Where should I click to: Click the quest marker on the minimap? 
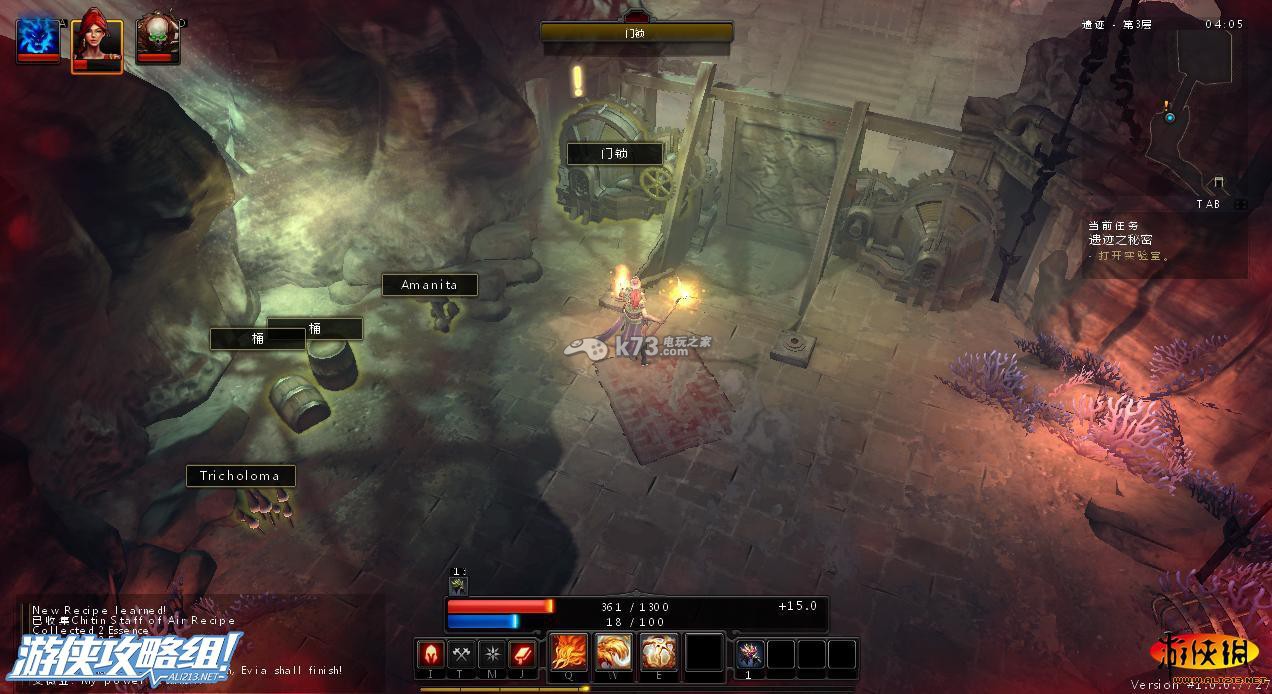click(x=1169, y=117)
